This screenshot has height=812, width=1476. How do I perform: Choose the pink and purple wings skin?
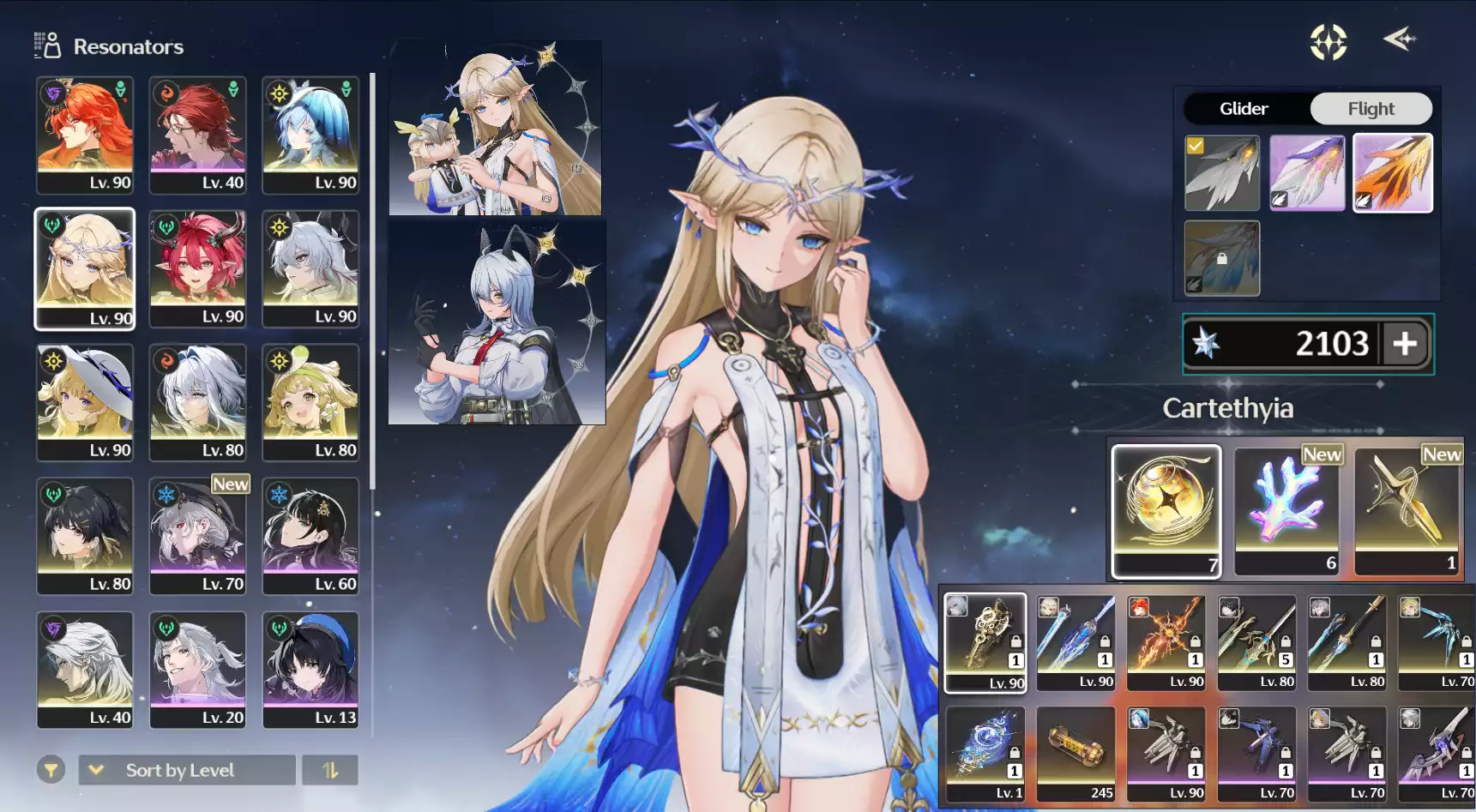pyautogui.click(x=1307, y=173)
